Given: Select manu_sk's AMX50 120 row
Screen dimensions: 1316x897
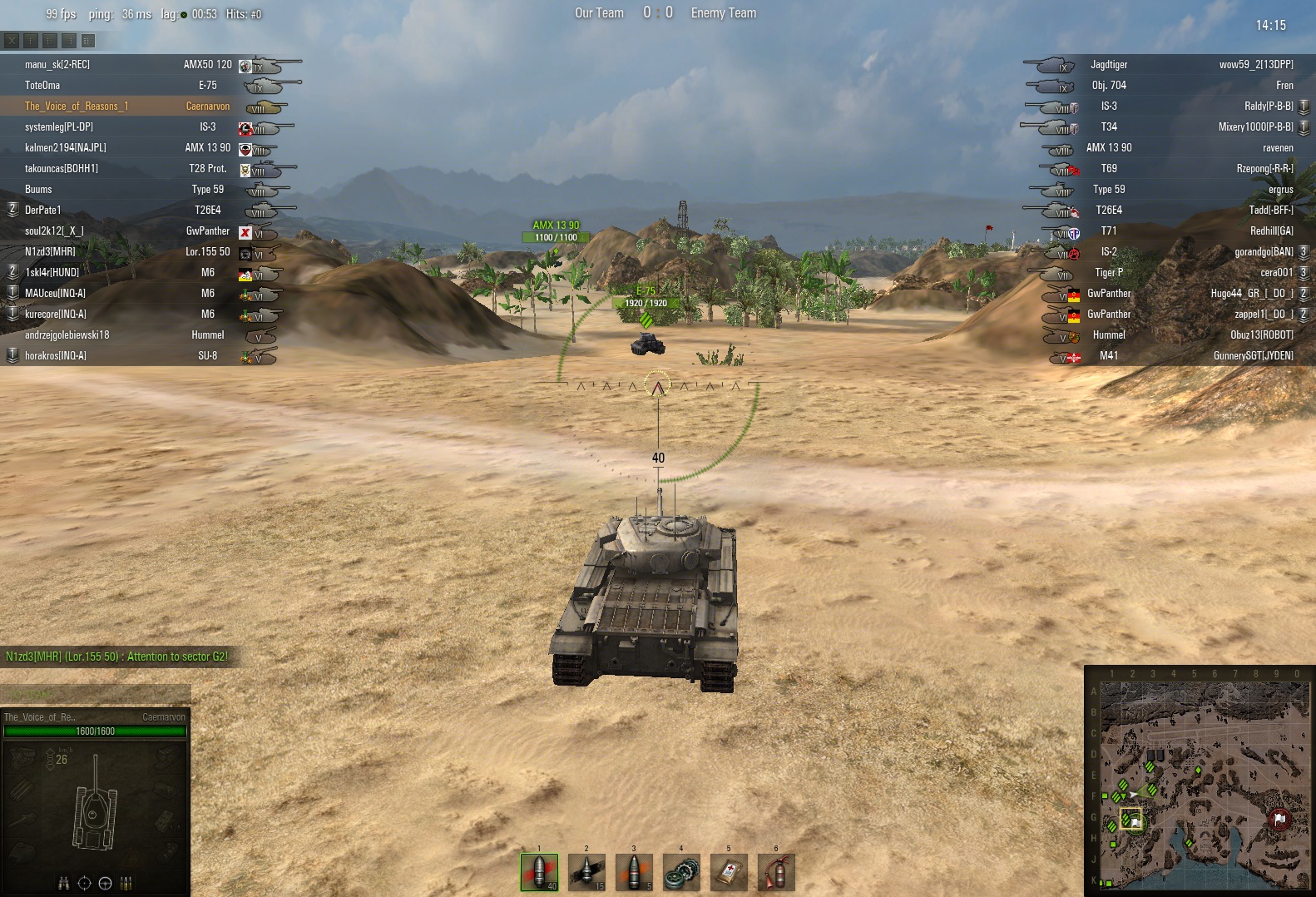Looking at the screenshot, I should coord(150,65).
